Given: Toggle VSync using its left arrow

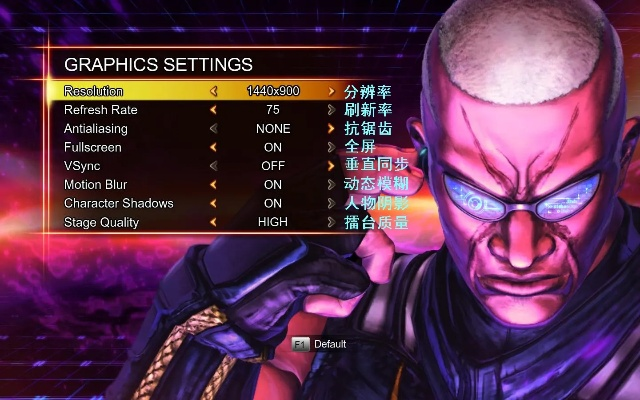Looking at the screenshot, I should 213,166.
